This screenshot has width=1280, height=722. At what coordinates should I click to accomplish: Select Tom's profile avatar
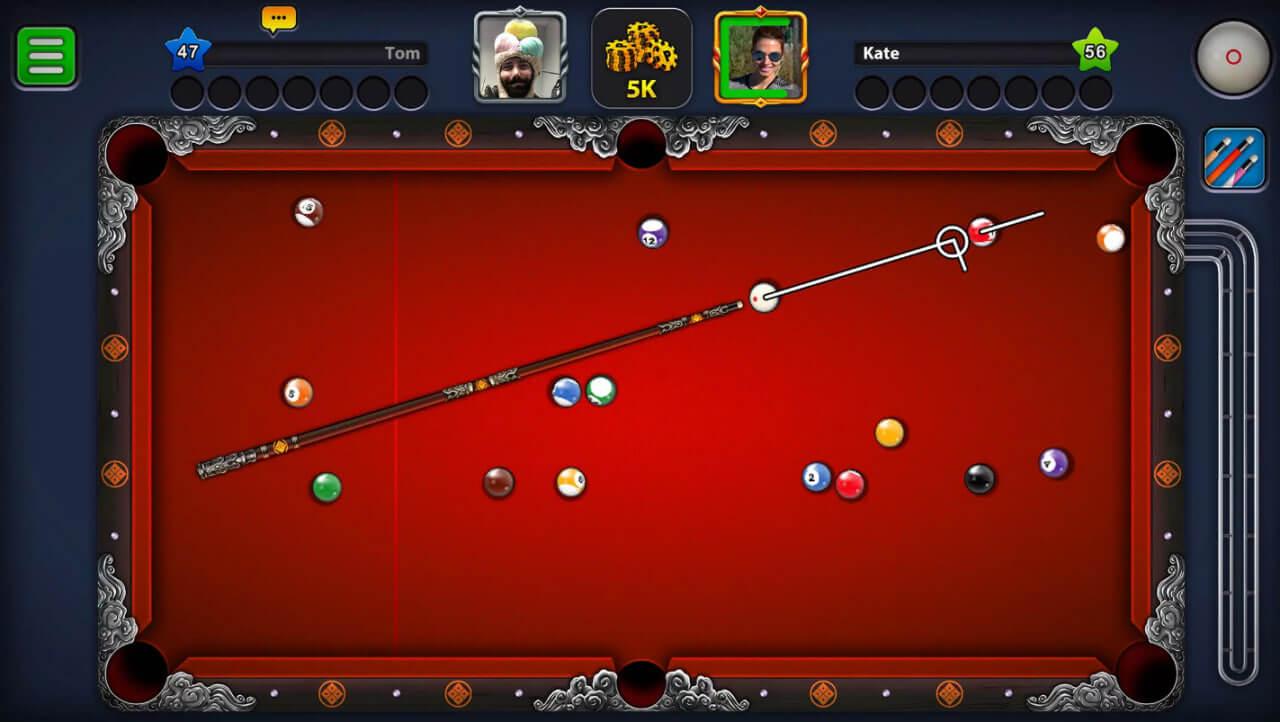(519, 57)
